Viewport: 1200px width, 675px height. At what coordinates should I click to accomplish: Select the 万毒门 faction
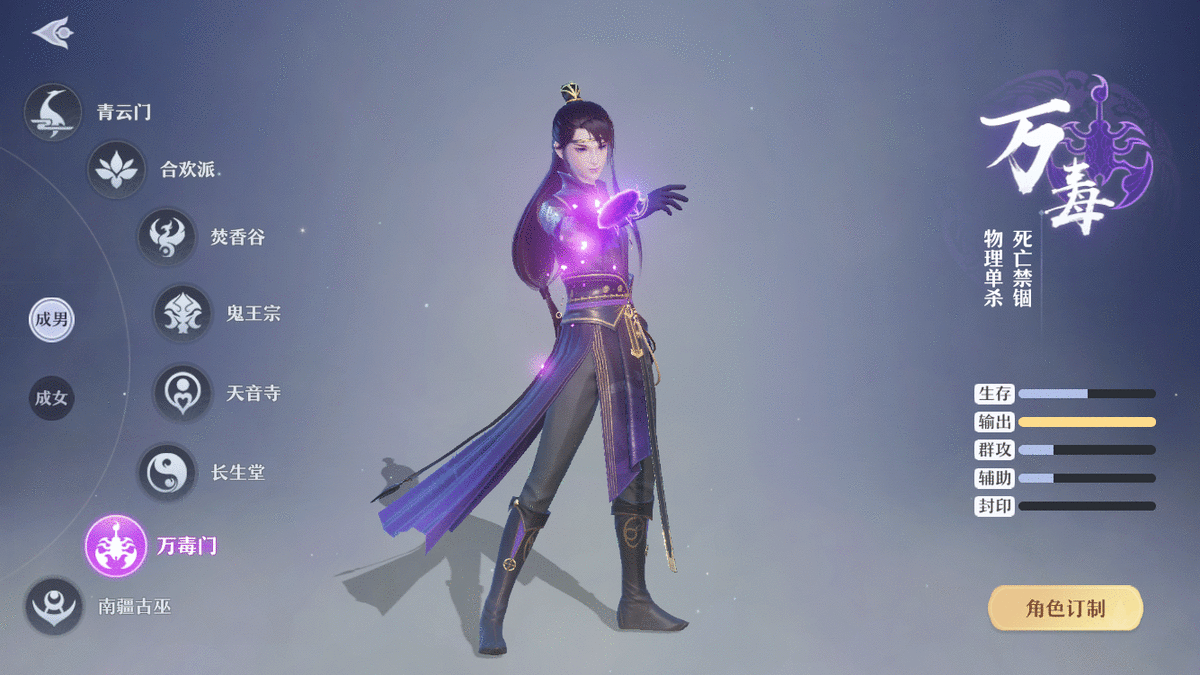click(x=116, y=546)
